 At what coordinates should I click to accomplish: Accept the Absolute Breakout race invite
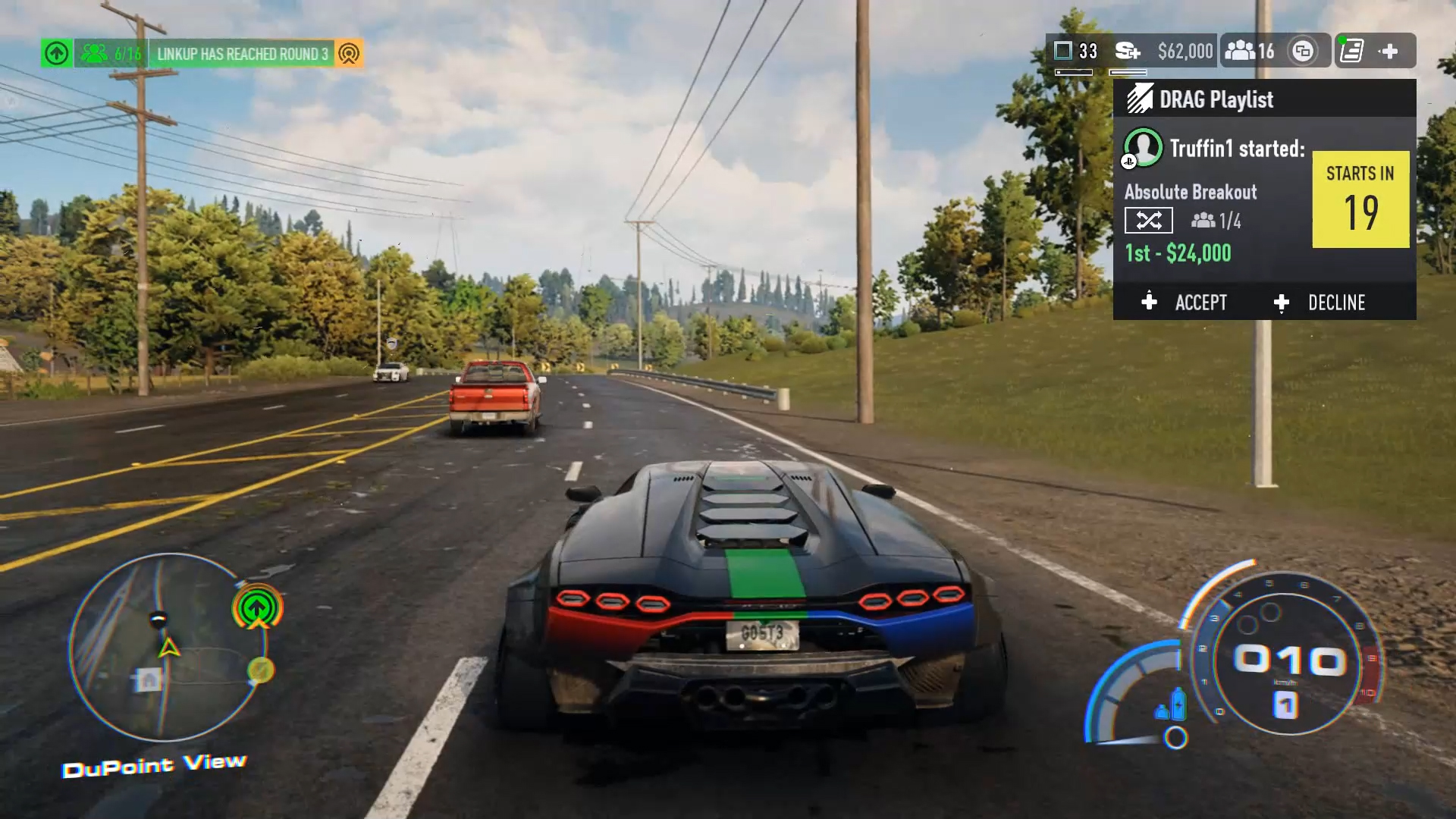click(x=1185, y=303)
